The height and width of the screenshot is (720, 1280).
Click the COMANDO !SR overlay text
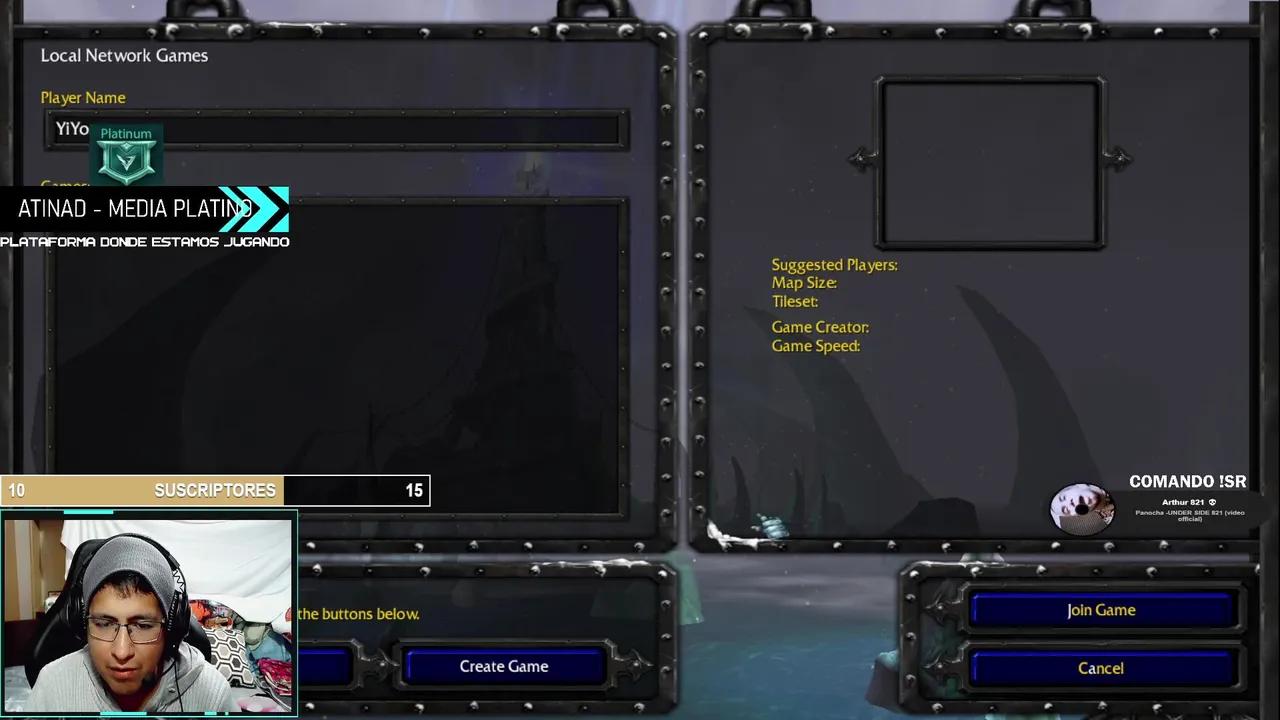pyautogui.click(x=1187, y=481)
